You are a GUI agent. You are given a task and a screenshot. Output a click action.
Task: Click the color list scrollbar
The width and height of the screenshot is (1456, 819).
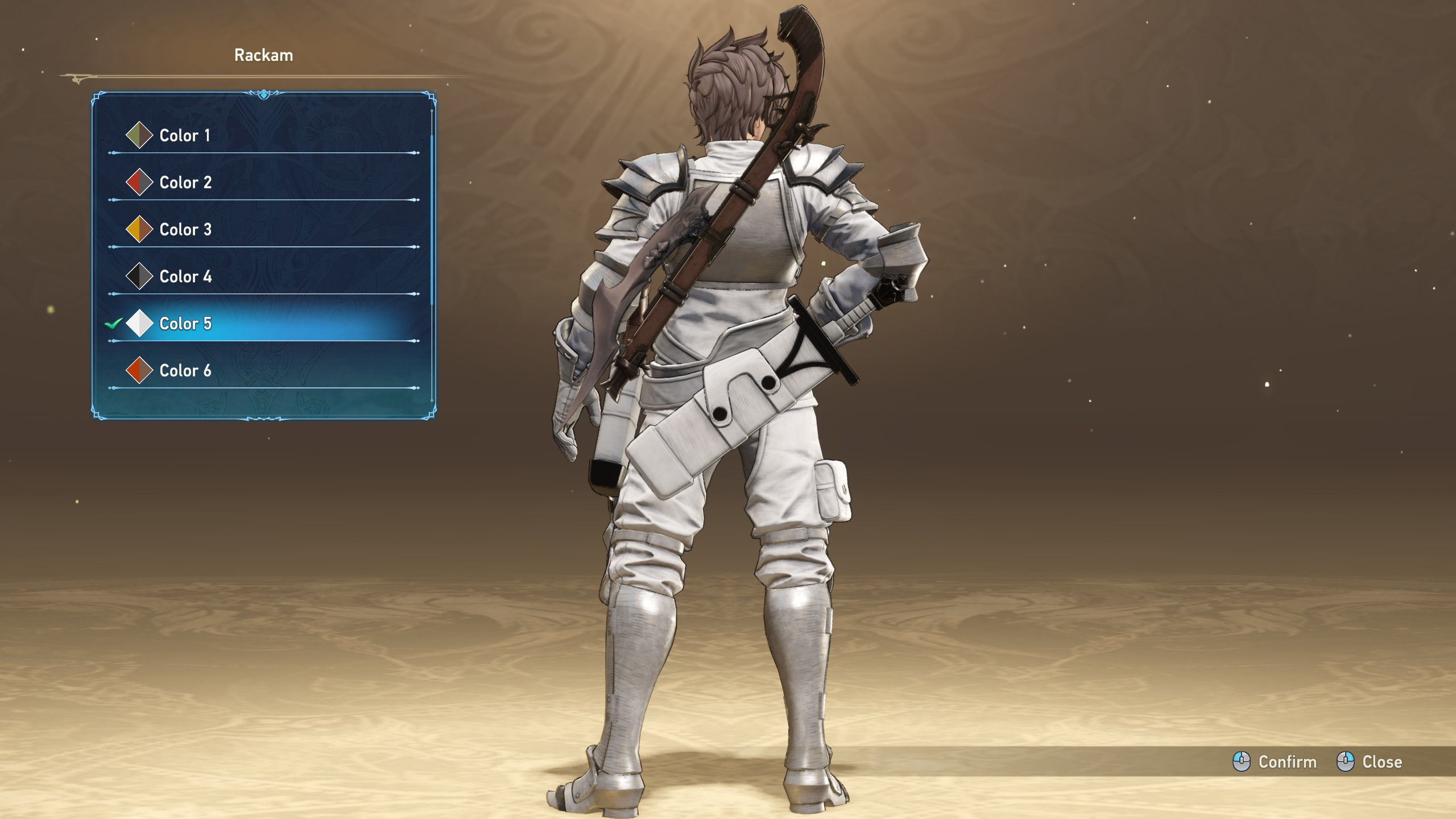click(432, 216)
